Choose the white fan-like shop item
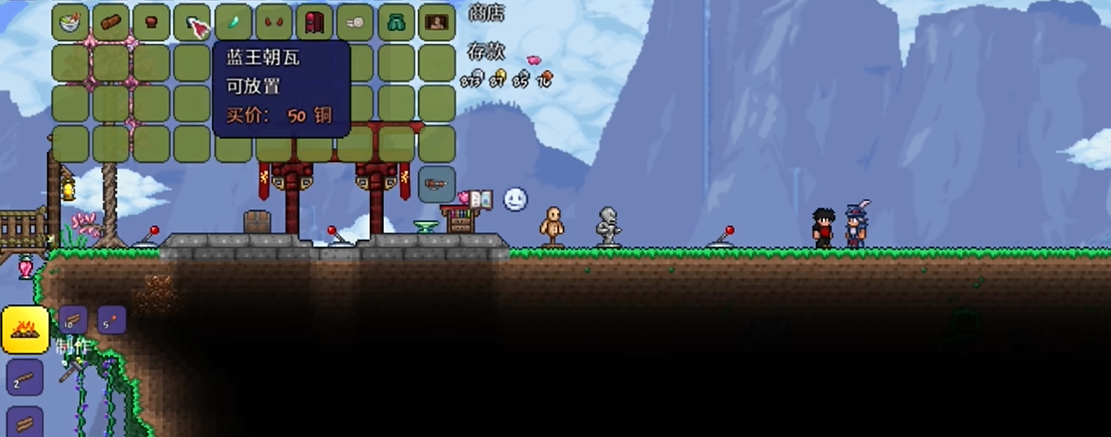The image size is (1111, 437). (355, 22)
